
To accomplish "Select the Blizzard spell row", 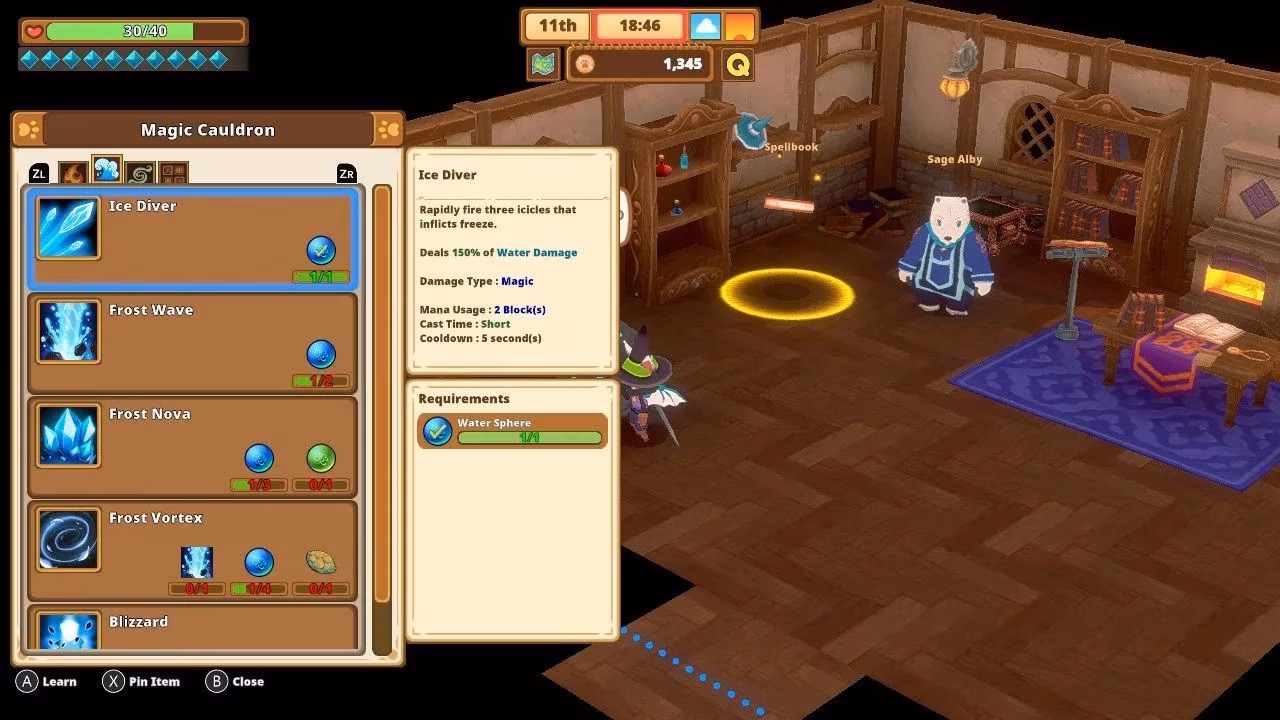I will [192, 629].
